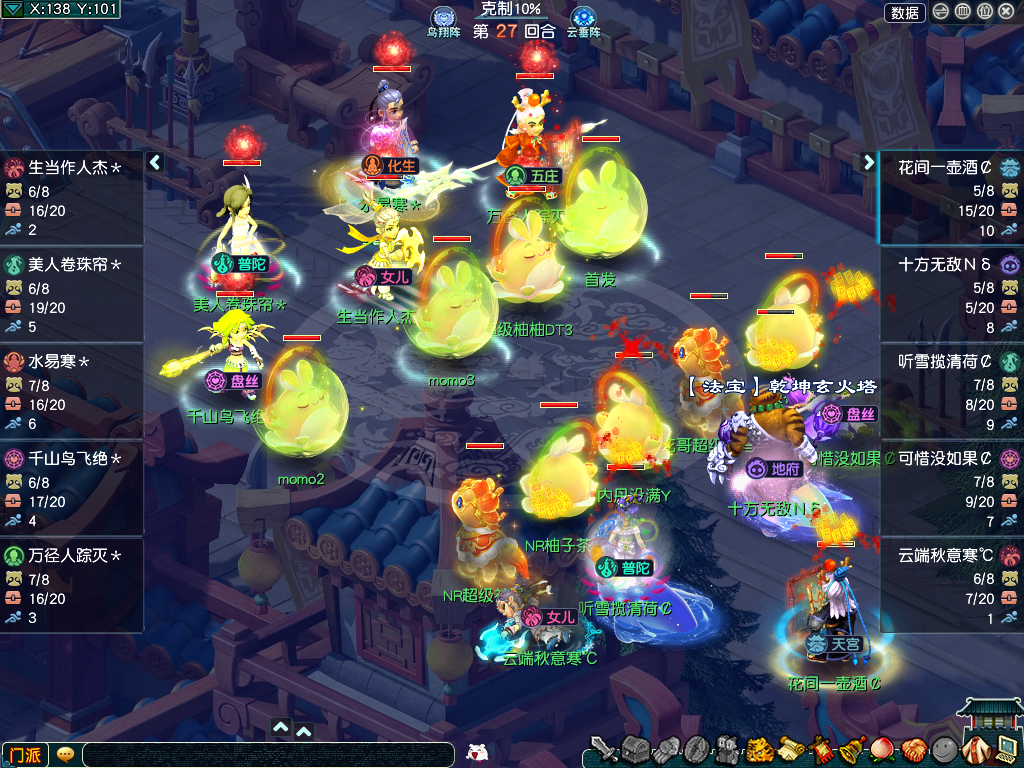Click the swap arrows button beside 数据

(x=941, y=12)
